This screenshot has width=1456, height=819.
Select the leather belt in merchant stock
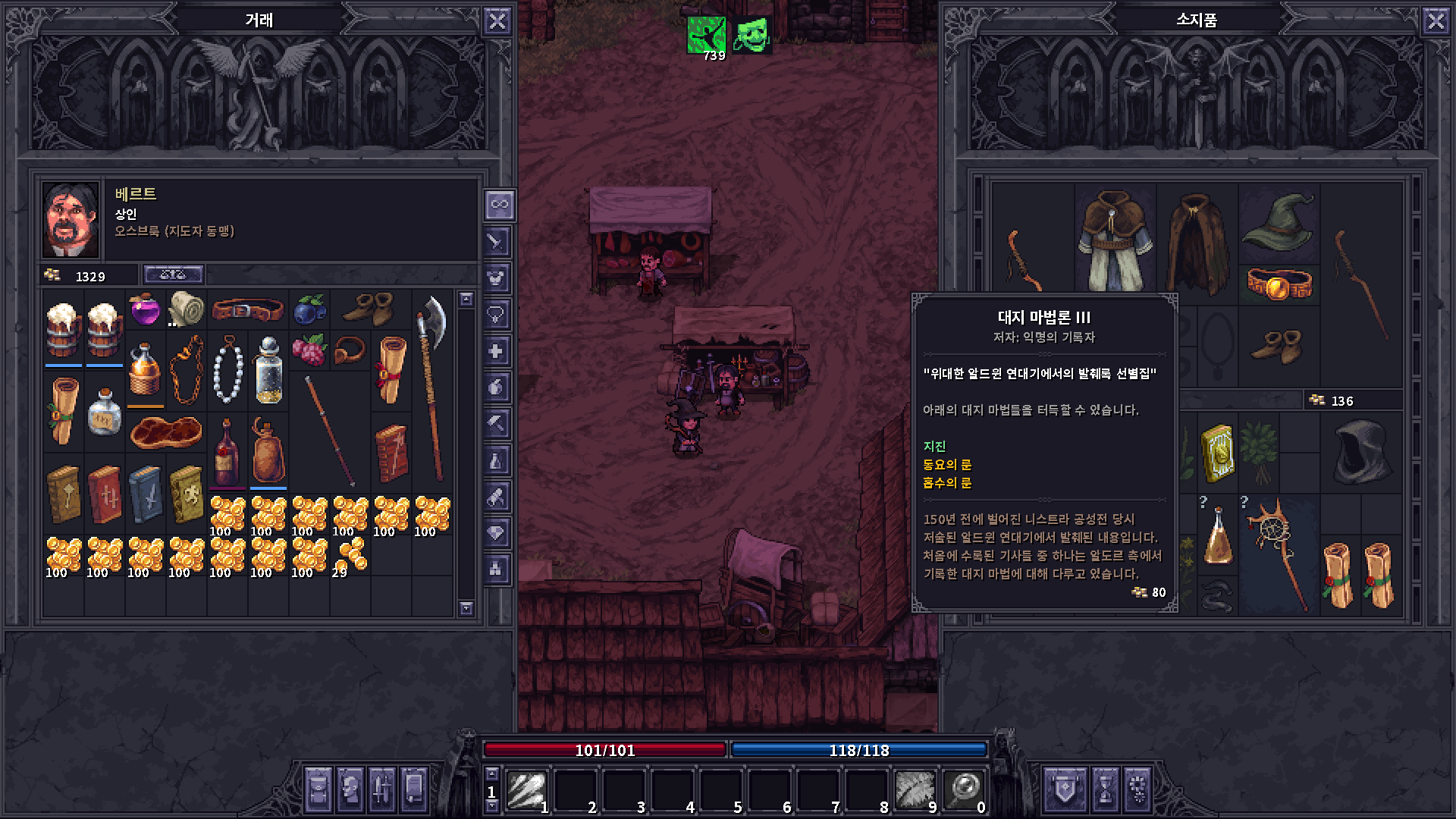click(x=247, y=309)
